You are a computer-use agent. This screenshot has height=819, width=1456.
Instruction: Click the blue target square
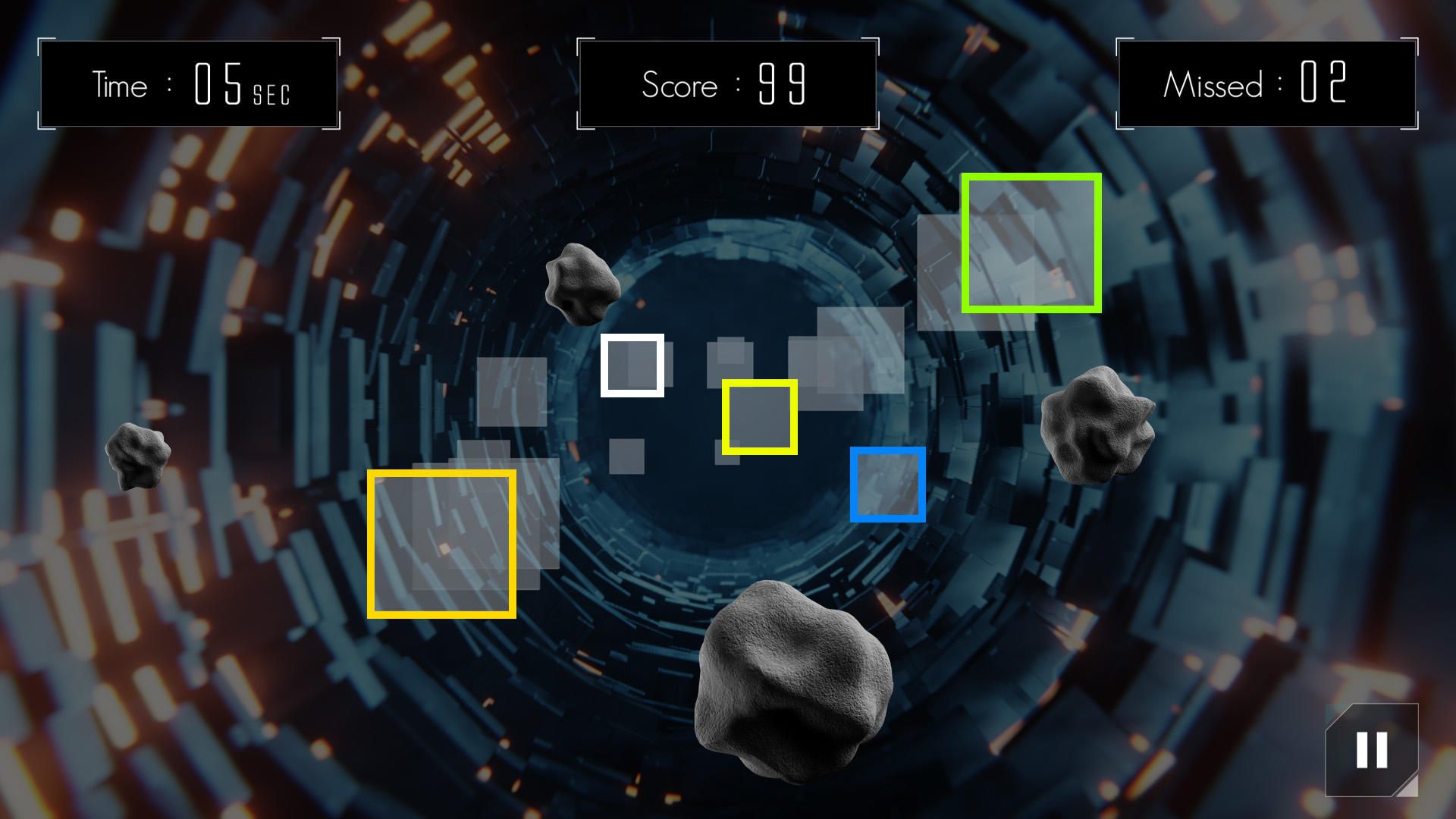889,484
